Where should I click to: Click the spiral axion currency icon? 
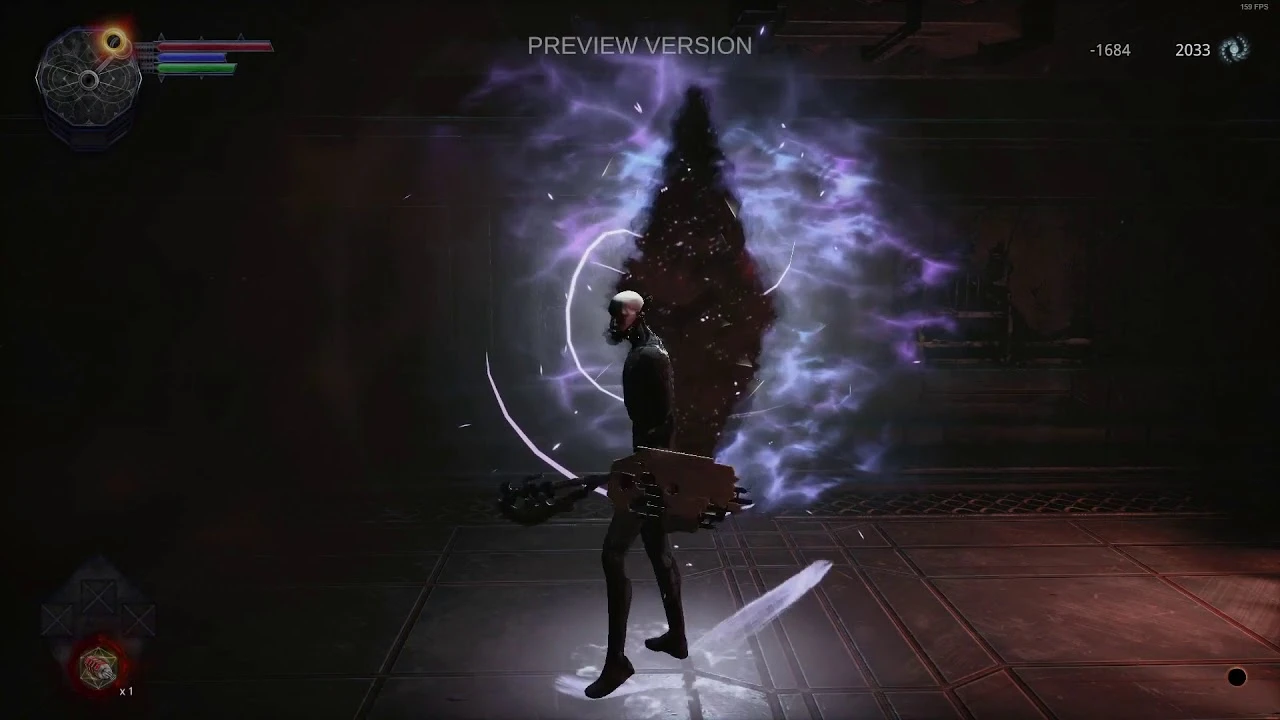tap(1236, 49)
